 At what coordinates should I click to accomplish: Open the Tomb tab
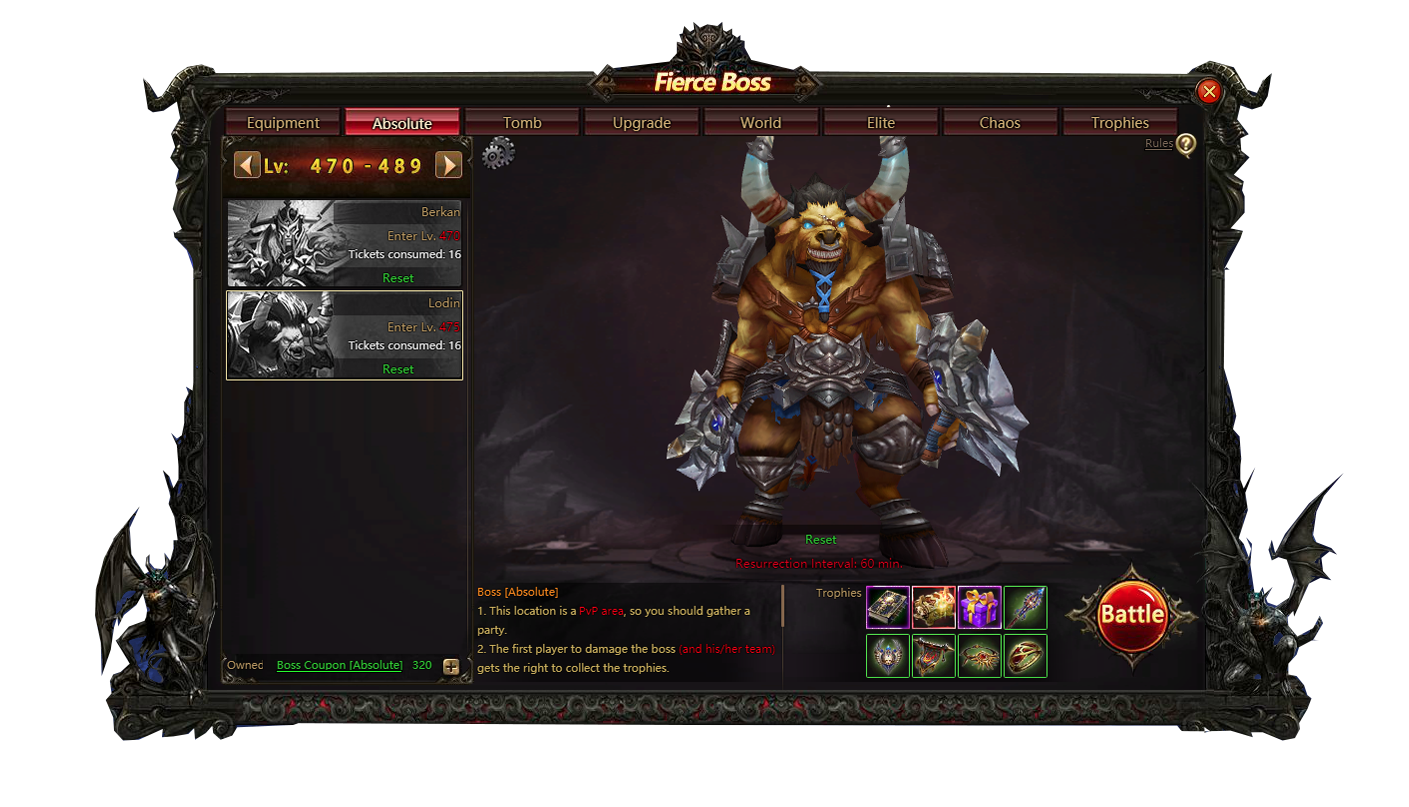click(x=522, y=123)
